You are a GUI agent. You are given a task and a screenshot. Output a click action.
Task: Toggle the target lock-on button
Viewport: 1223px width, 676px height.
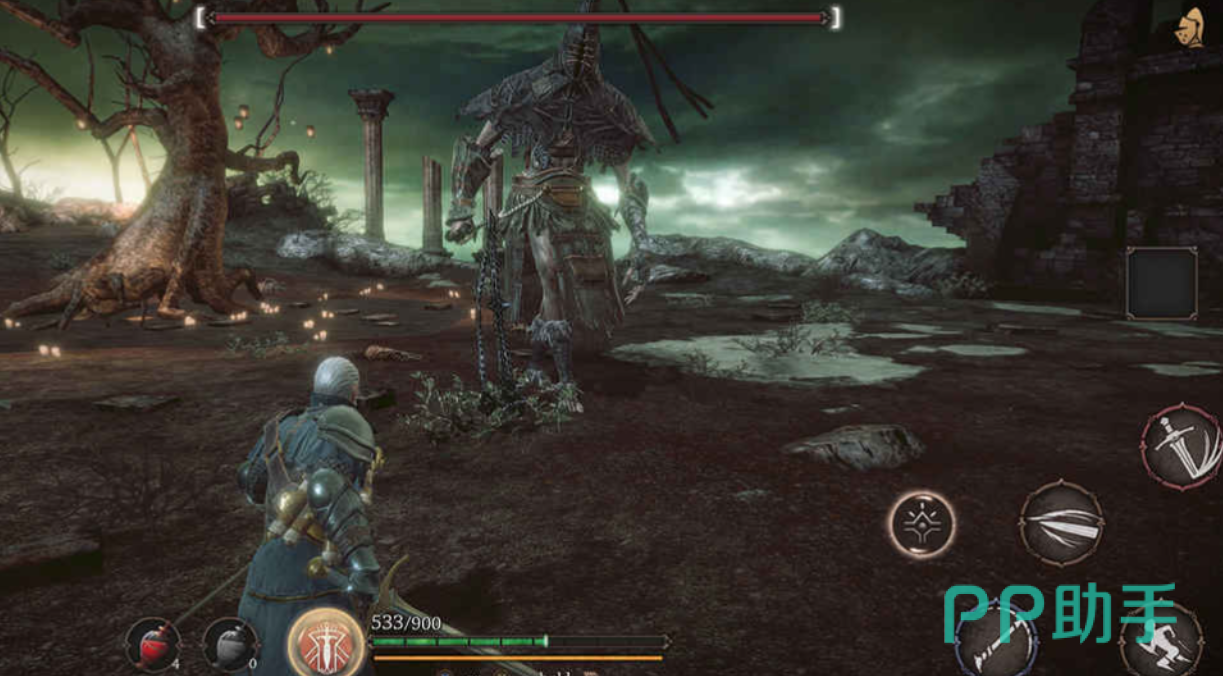(921, 524)
